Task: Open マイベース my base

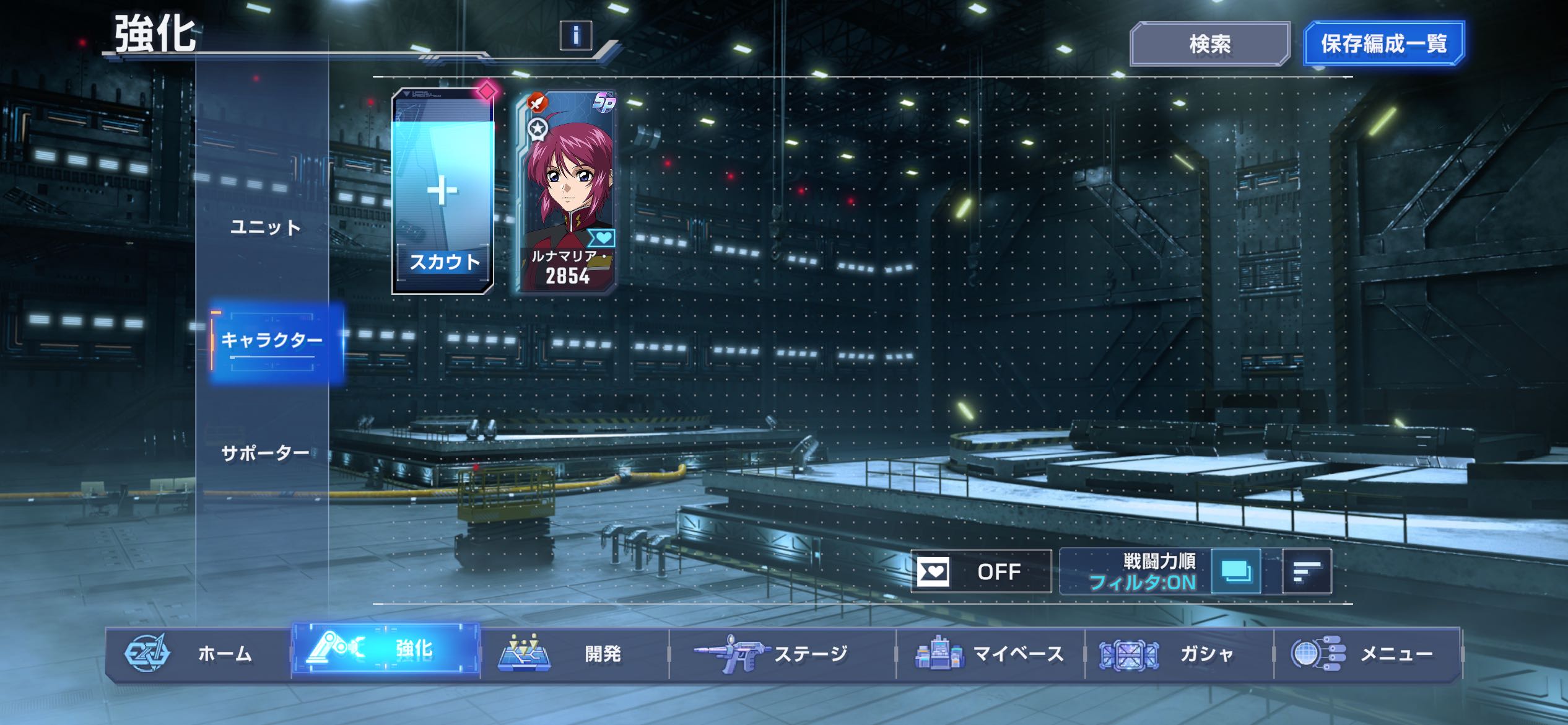Action: pyautogui.click(x=990, y=654)
